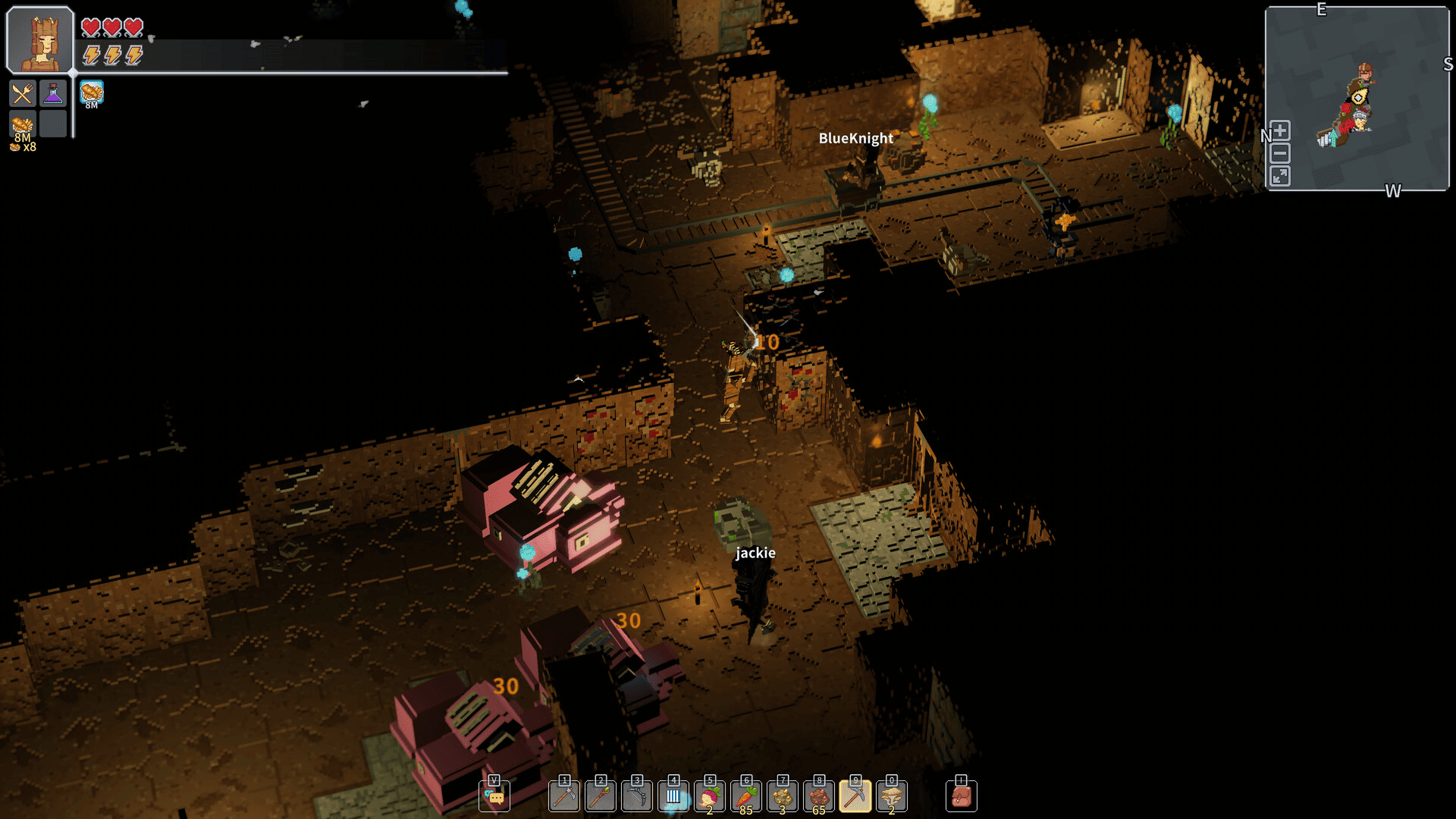Select the beet item in slot 5
This screenshot has height=819, width=1456.
coord(709,795)
